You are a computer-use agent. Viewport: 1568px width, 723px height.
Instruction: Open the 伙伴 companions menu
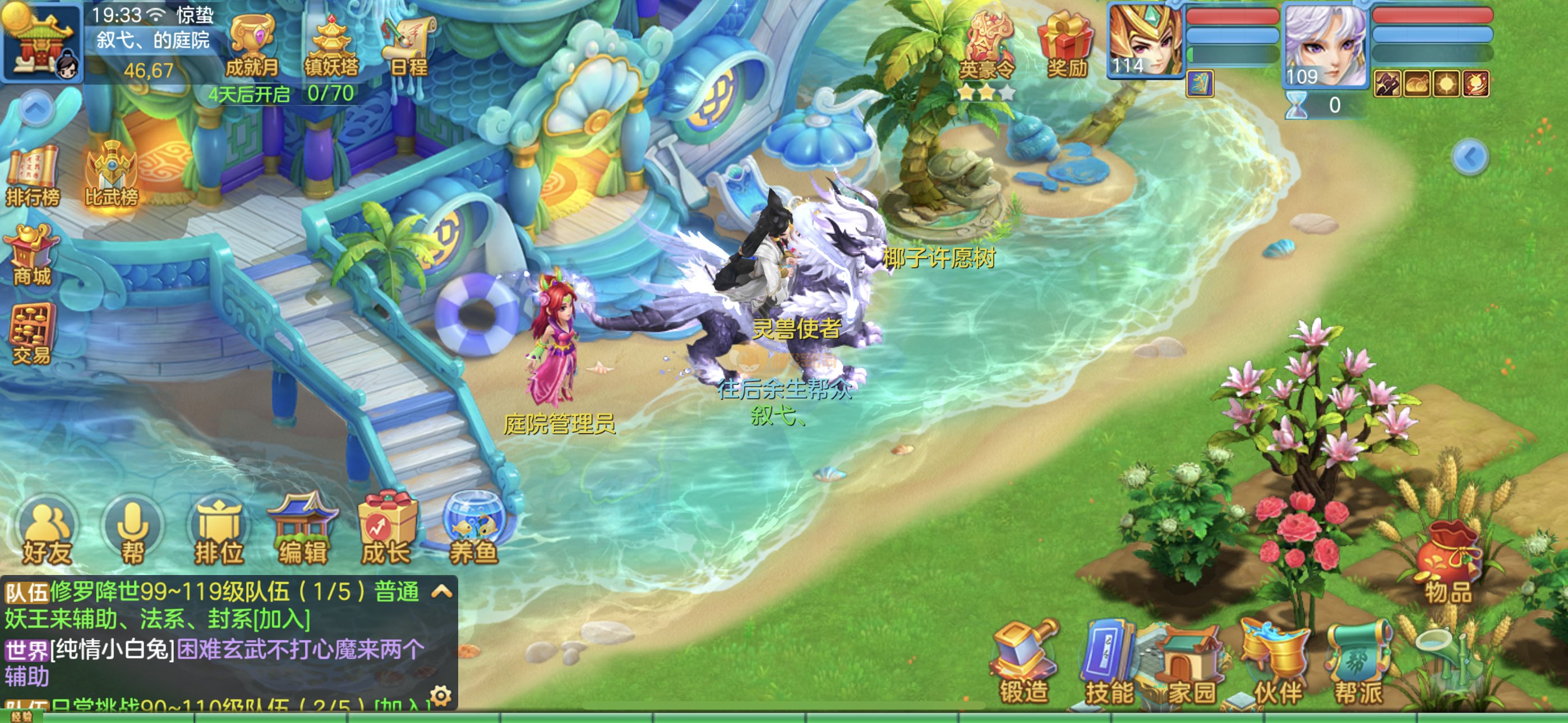(x=1276, y=665)
